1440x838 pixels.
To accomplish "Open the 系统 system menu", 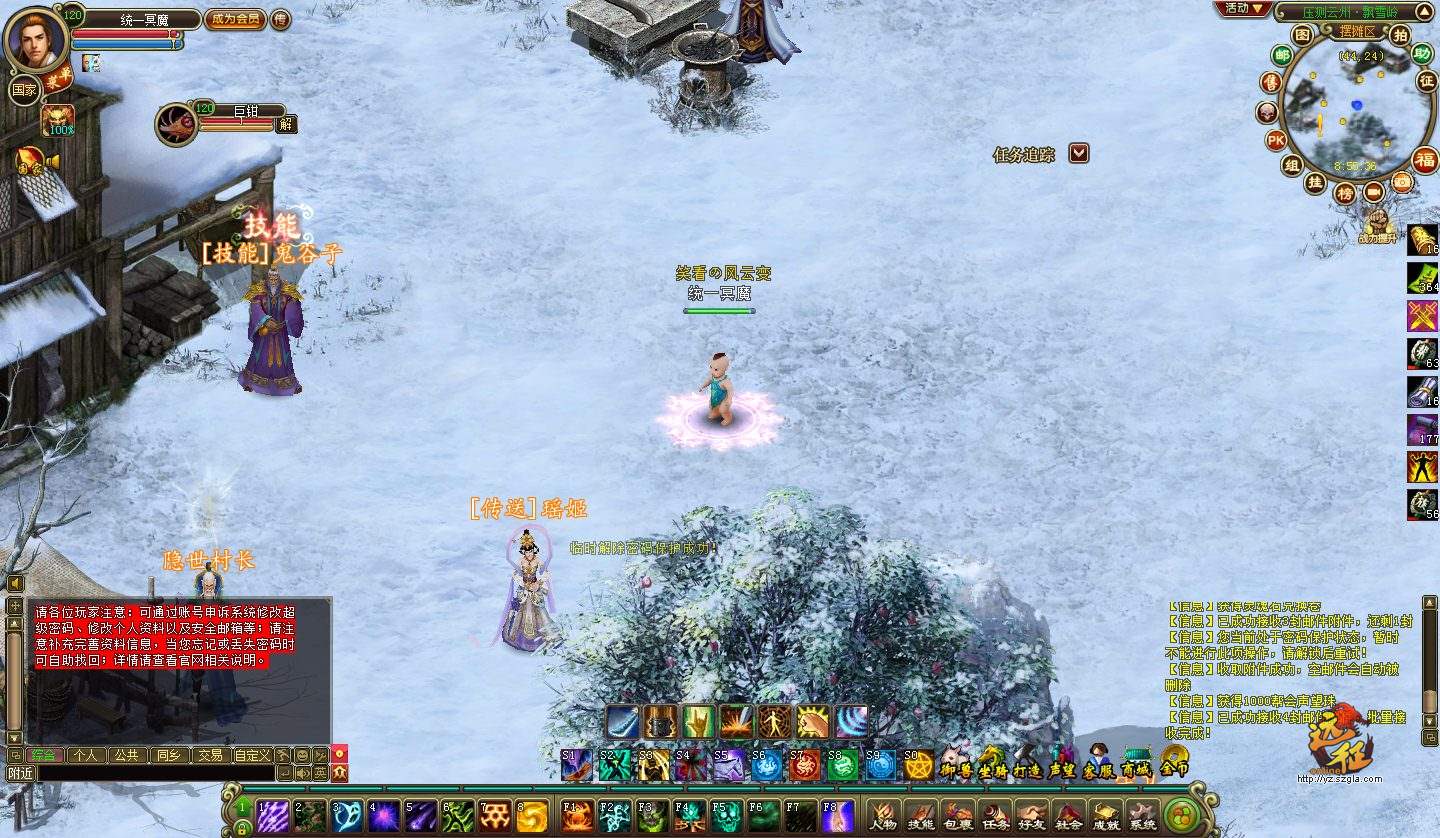I will pos(1141,816).
